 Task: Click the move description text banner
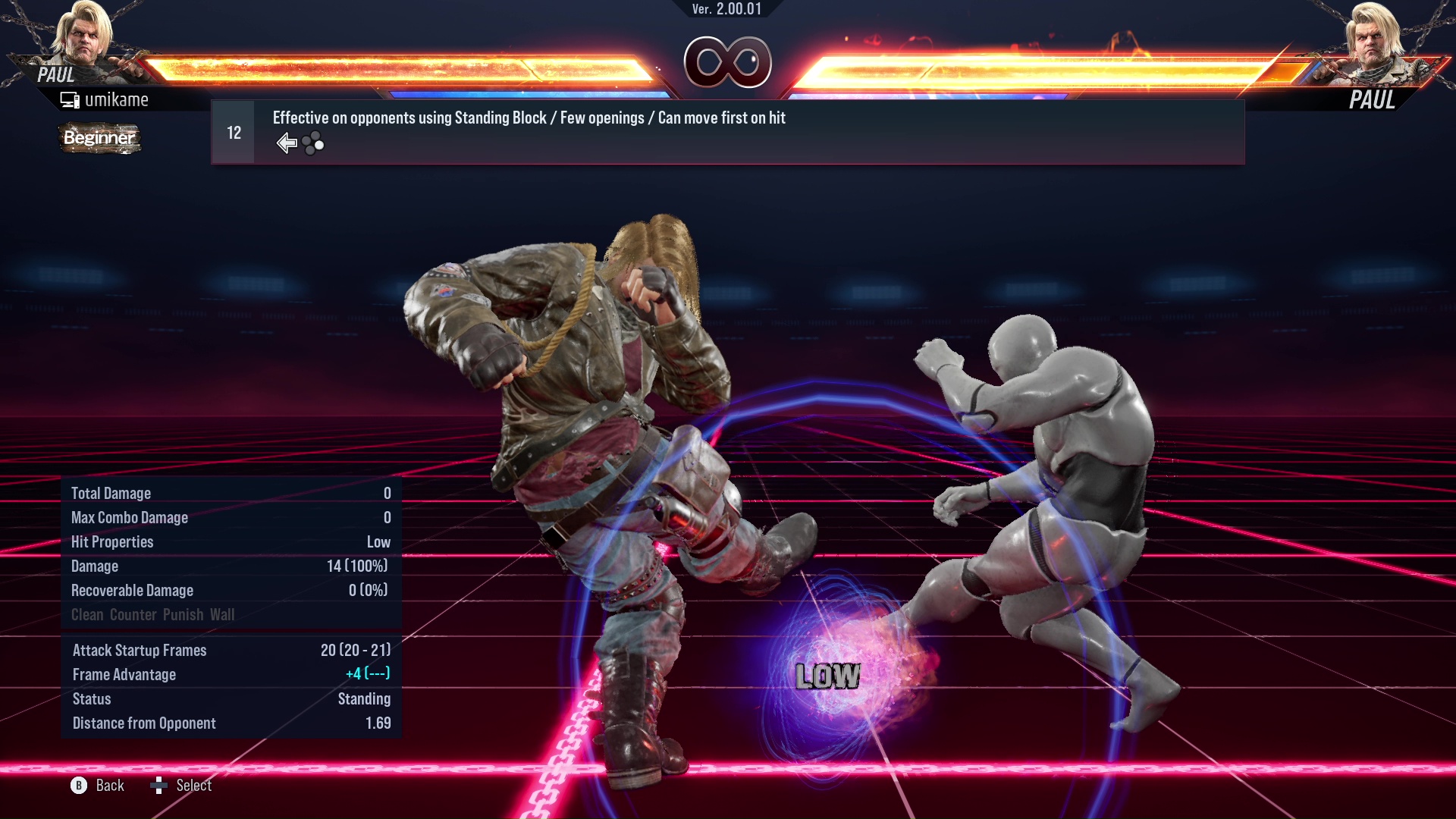(x=529, y=118)
